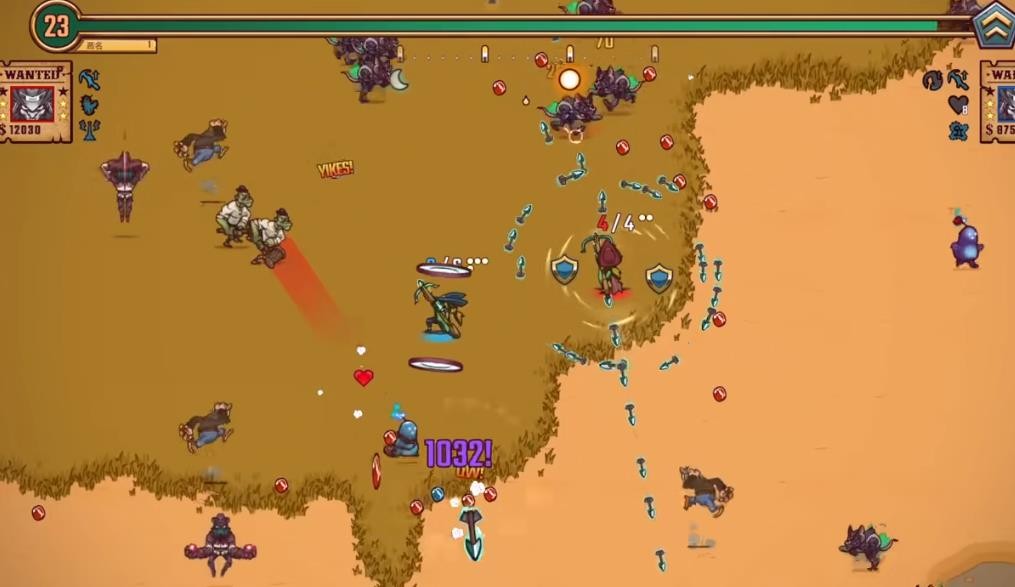
Task: Click the heart perk icon with number 8
Action: [x=958, y=105]
